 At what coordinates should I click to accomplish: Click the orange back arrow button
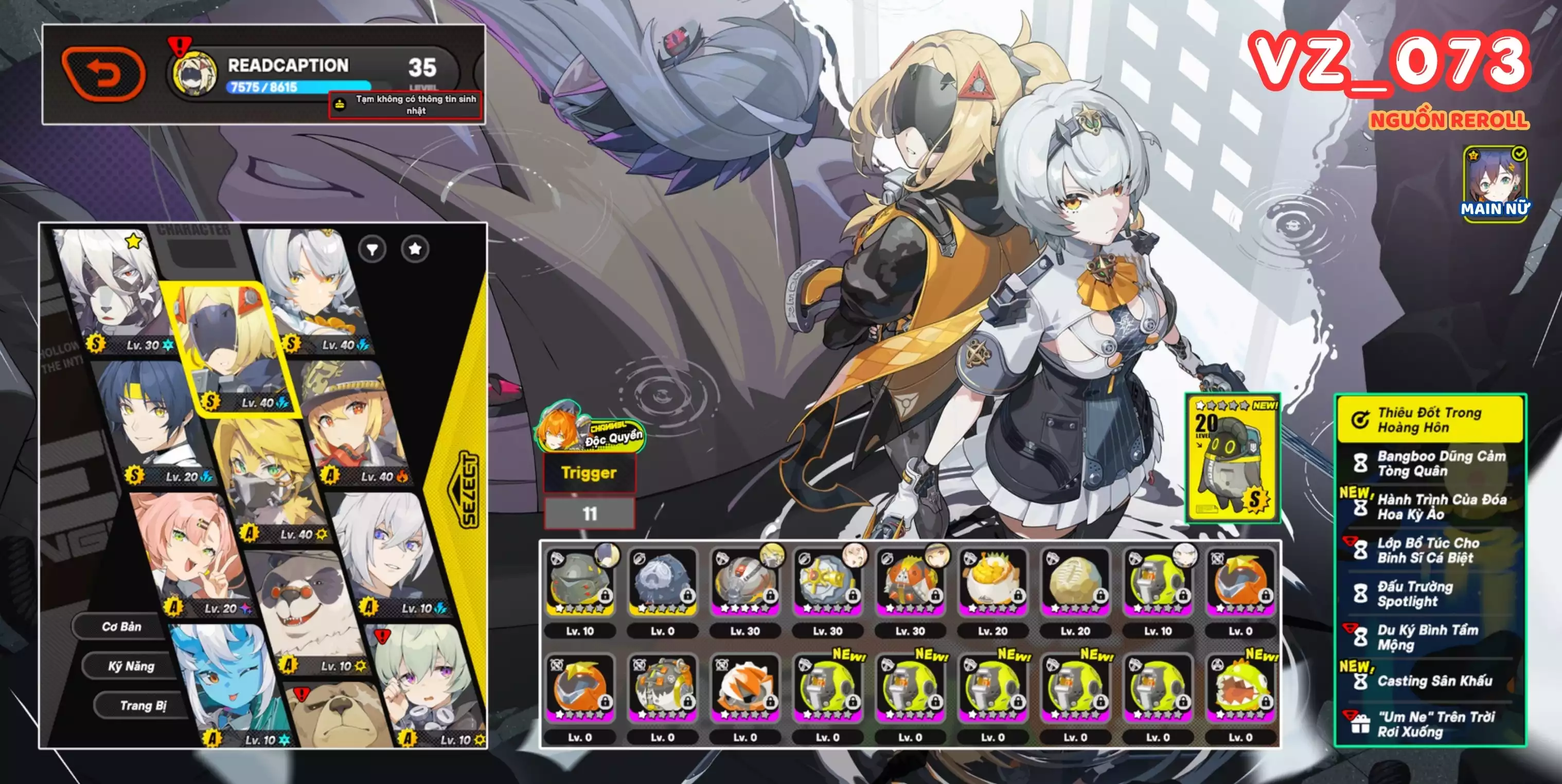[104, 74]
